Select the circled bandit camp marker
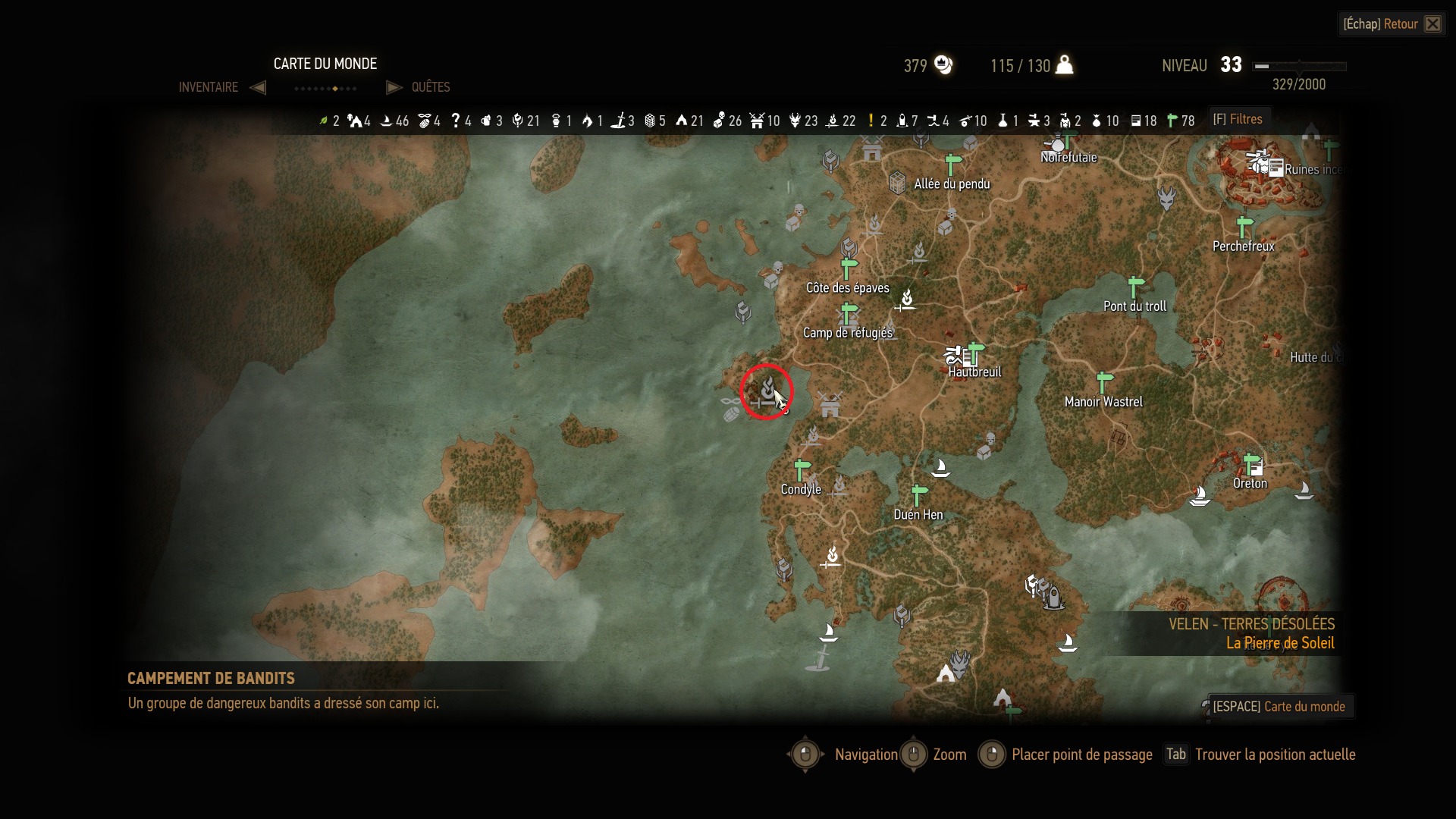1456x819 pixels. (x=767, y=392)
